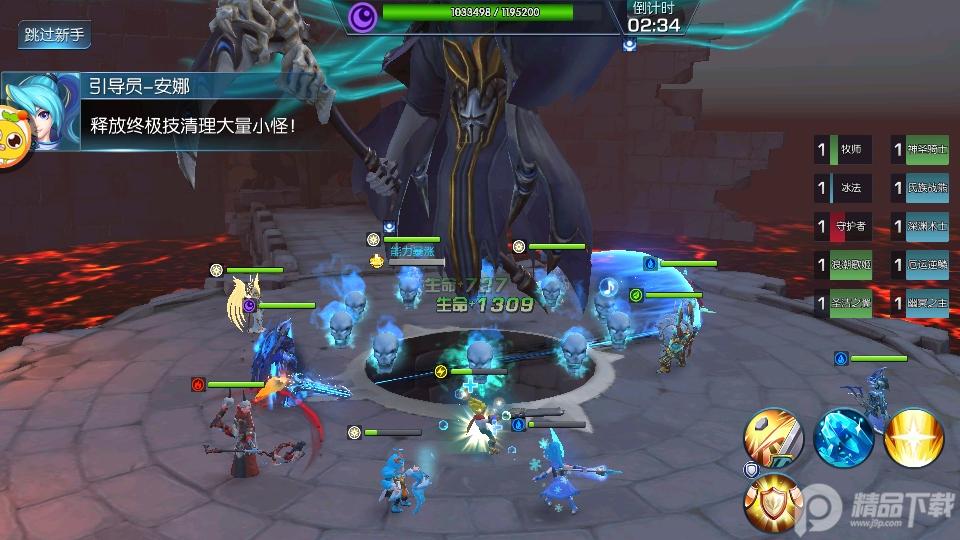Screen dimensions: 960x540
Task: Pick the 浪潮歌姬 entry in the list
Action: (x=844, y=264)
